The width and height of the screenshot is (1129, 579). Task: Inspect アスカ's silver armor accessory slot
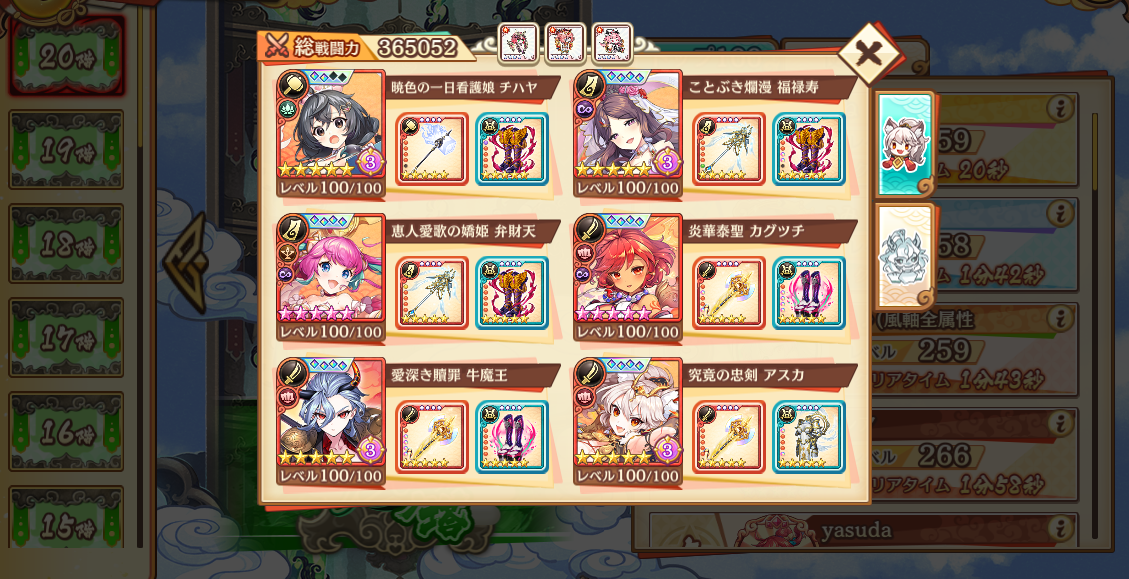808,436
